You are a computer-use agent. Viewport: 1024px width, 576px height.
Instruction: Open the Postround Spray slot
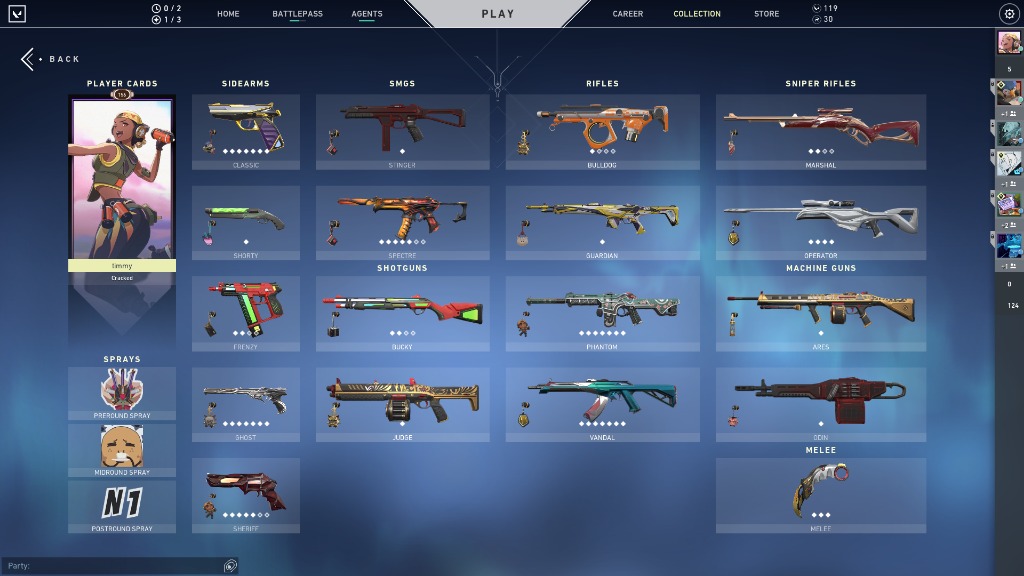coord(122,505)
